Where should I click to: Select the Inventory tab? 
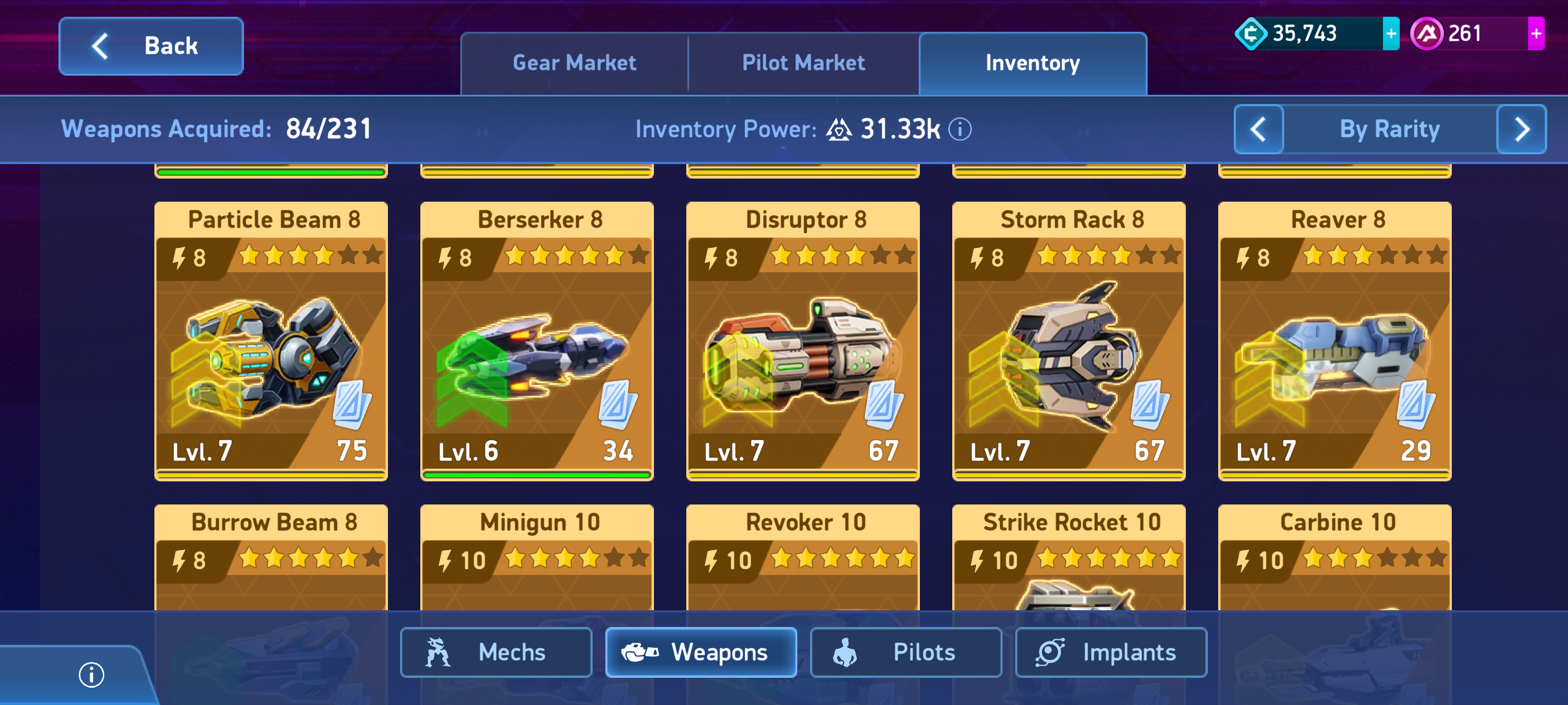[1033, 63]
